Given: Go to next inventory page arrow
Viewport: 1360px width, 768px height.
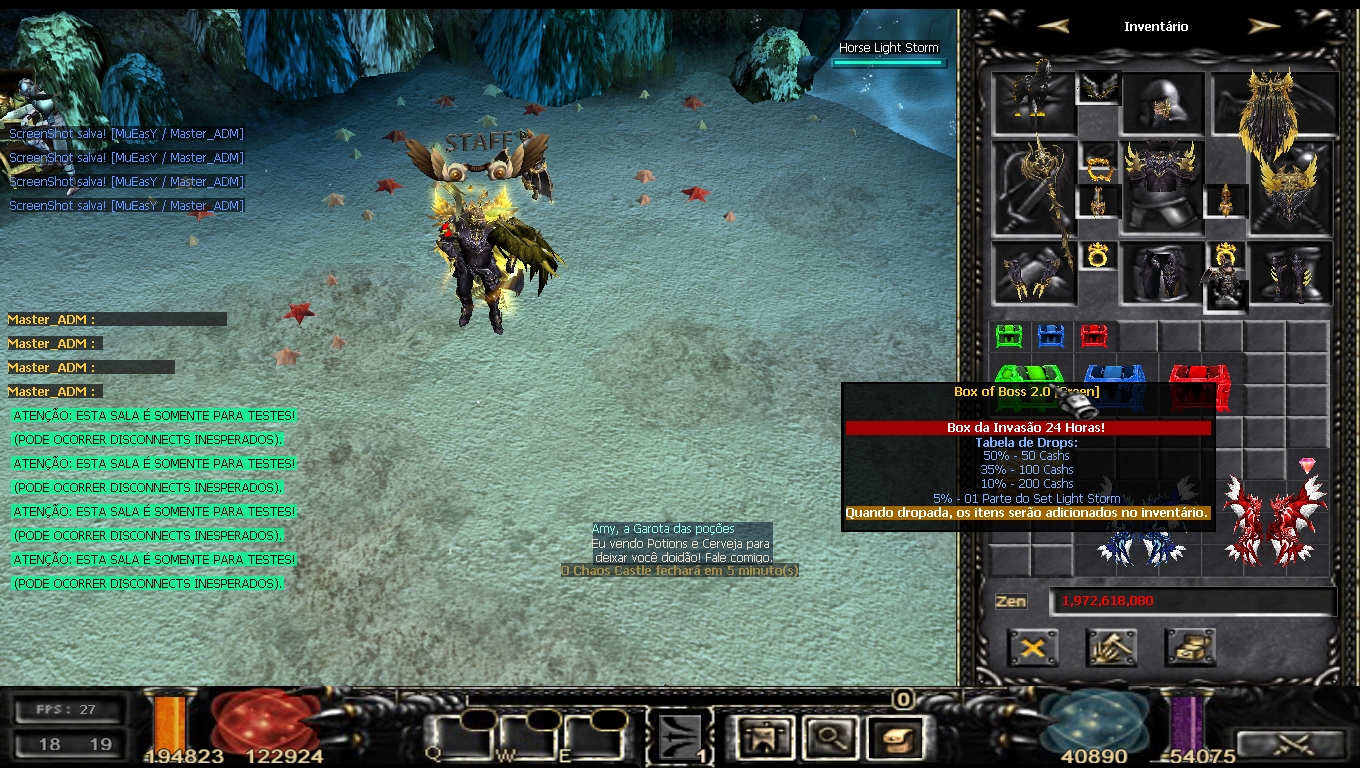Looking at the screenshot, I should [x=1264, y=27].
